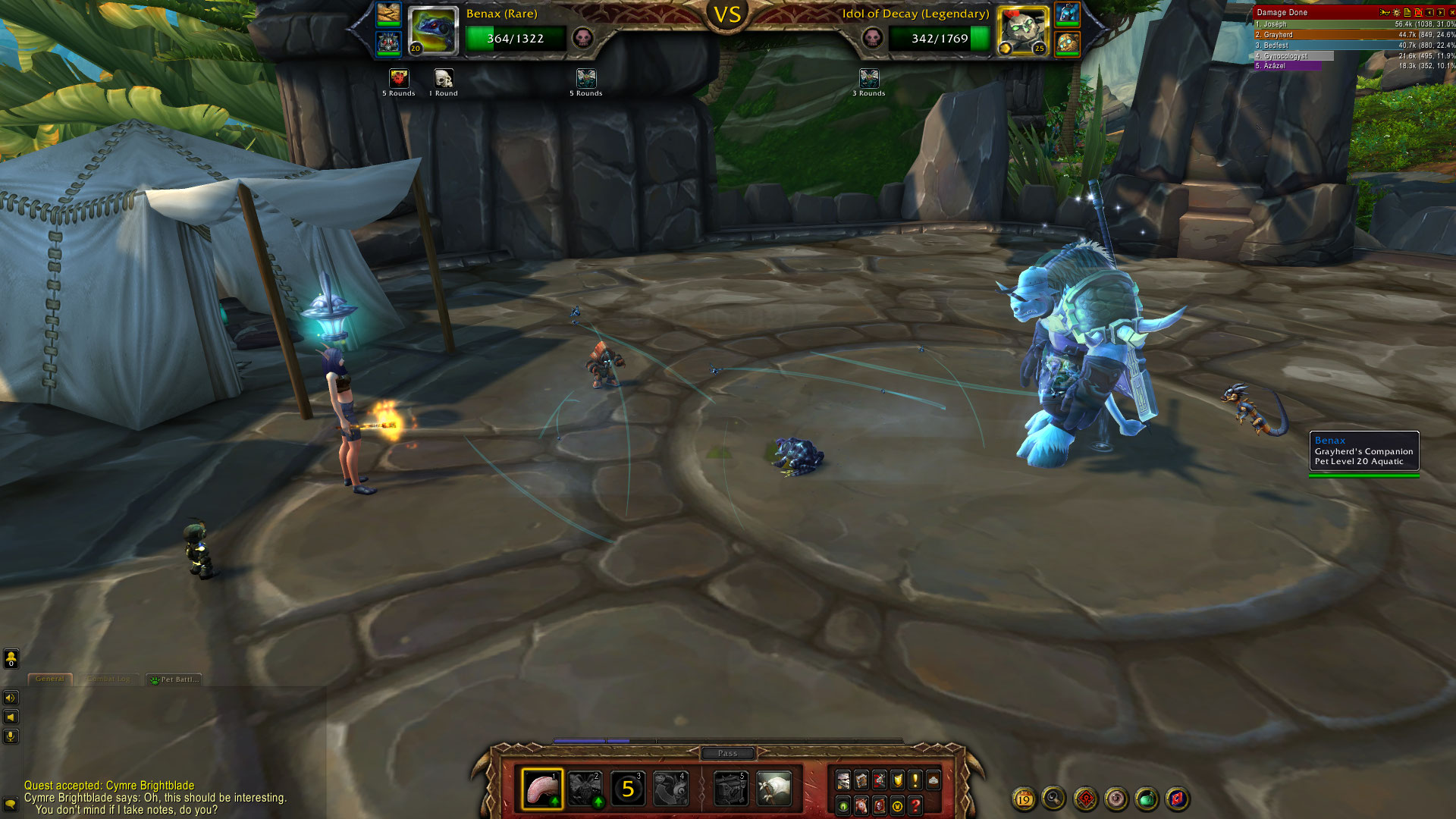Switch to the General chat tab
1456x819 pixels.
click(x=50, y=679)
